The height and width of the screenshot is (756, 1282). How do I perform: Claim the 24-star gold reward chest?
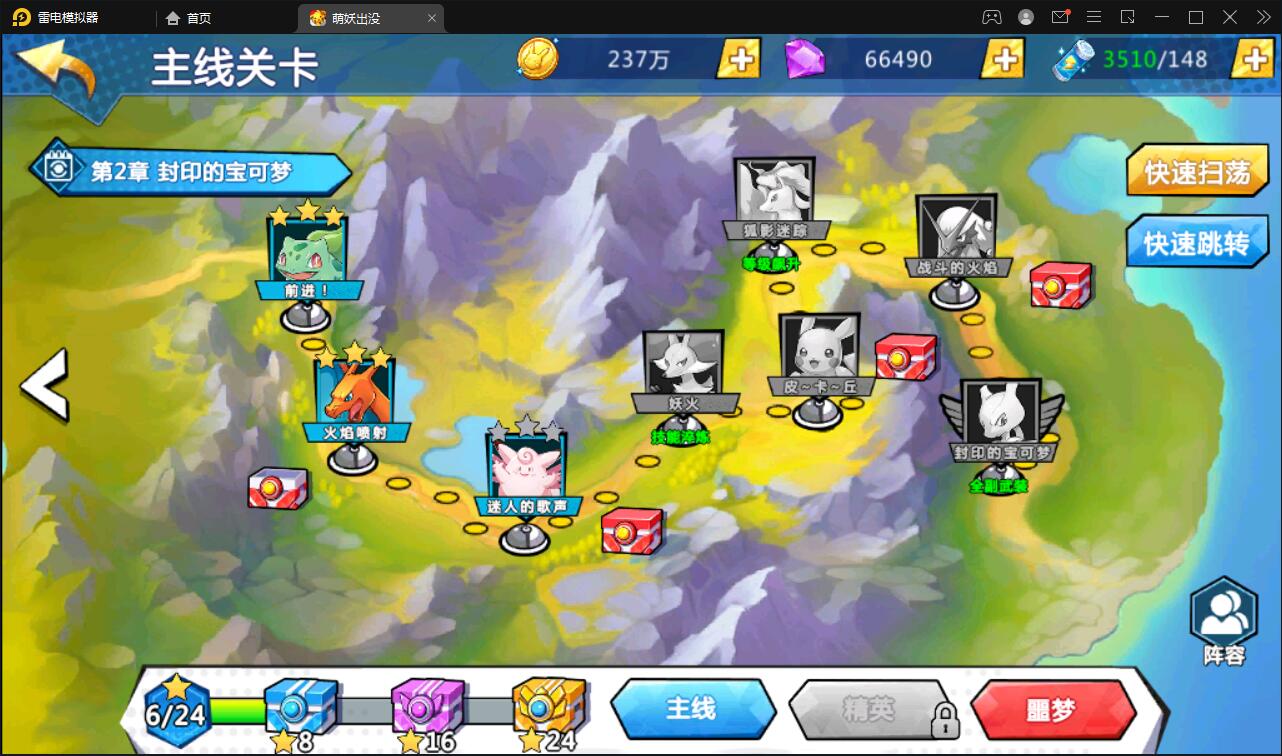[x=549, y=708]
